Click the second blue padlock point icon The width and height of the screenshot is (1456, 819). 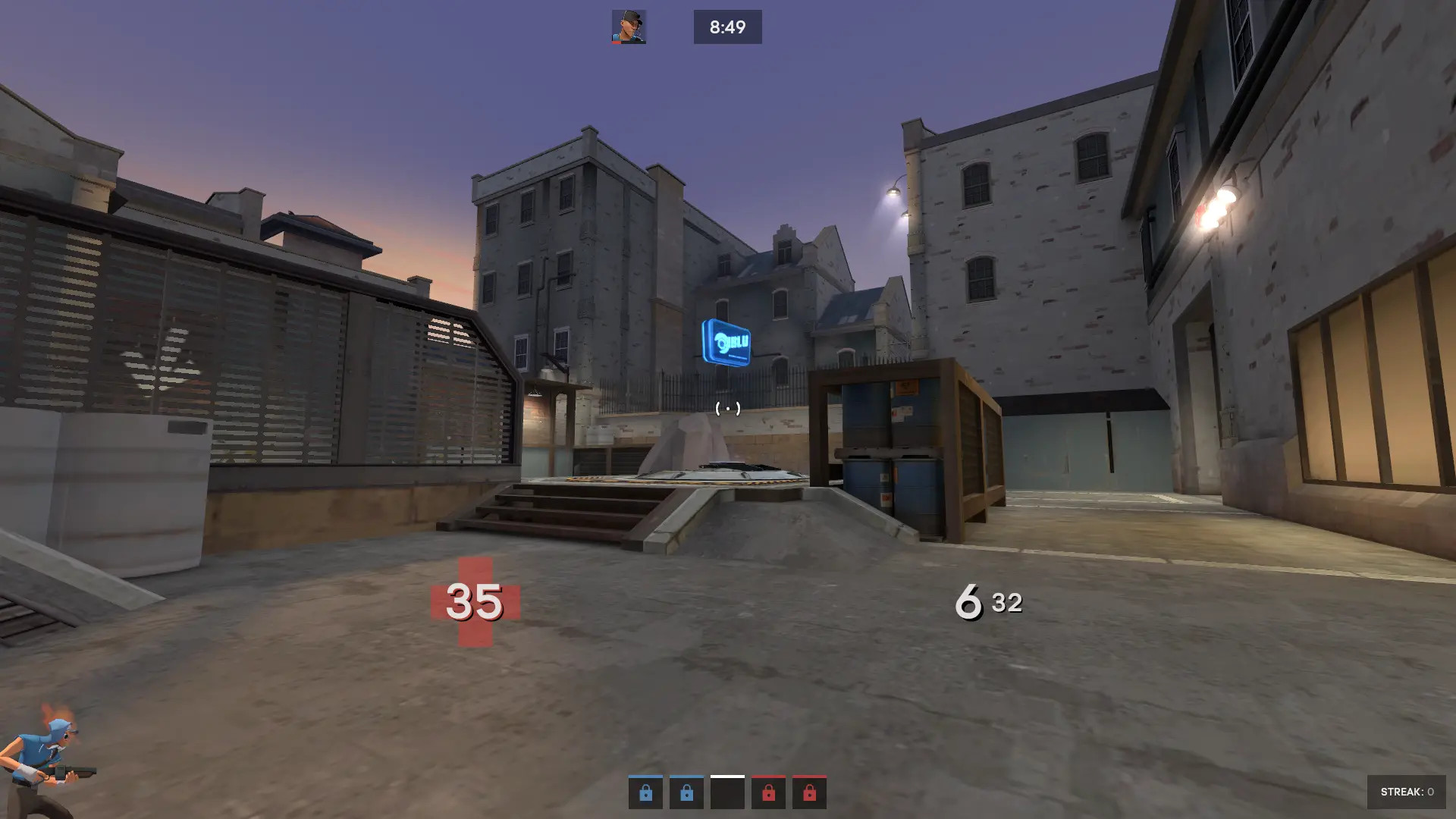tap(686, 793)
